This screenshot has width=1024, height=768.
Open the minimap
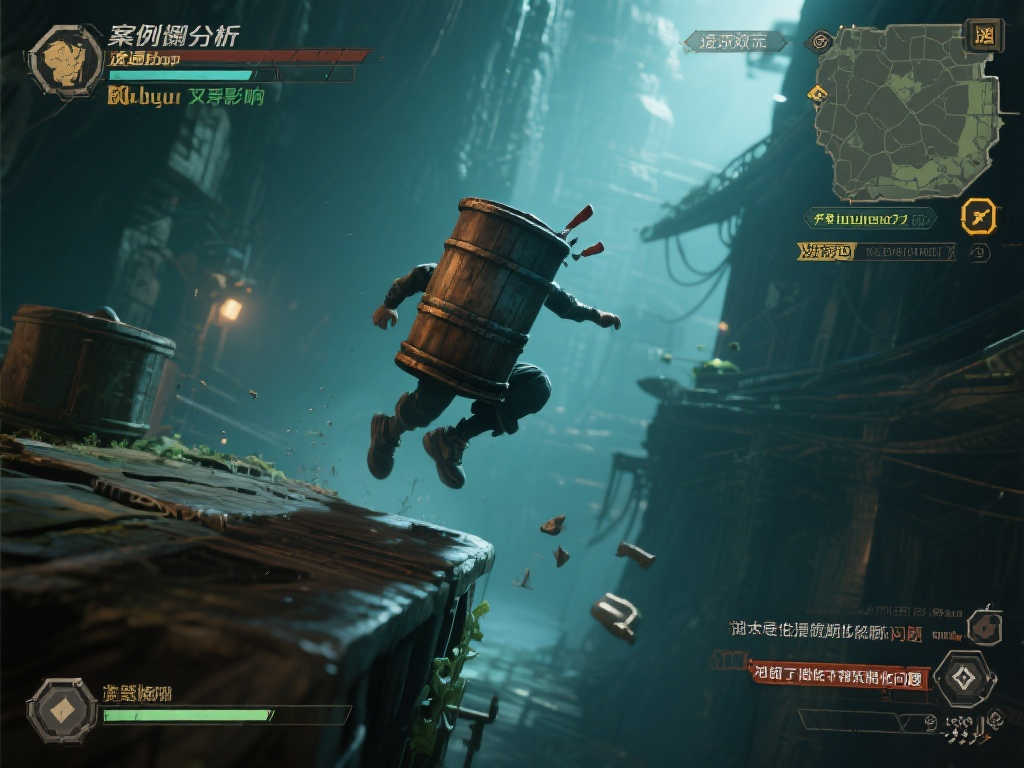pyautogui.click(x=907, y=112)
